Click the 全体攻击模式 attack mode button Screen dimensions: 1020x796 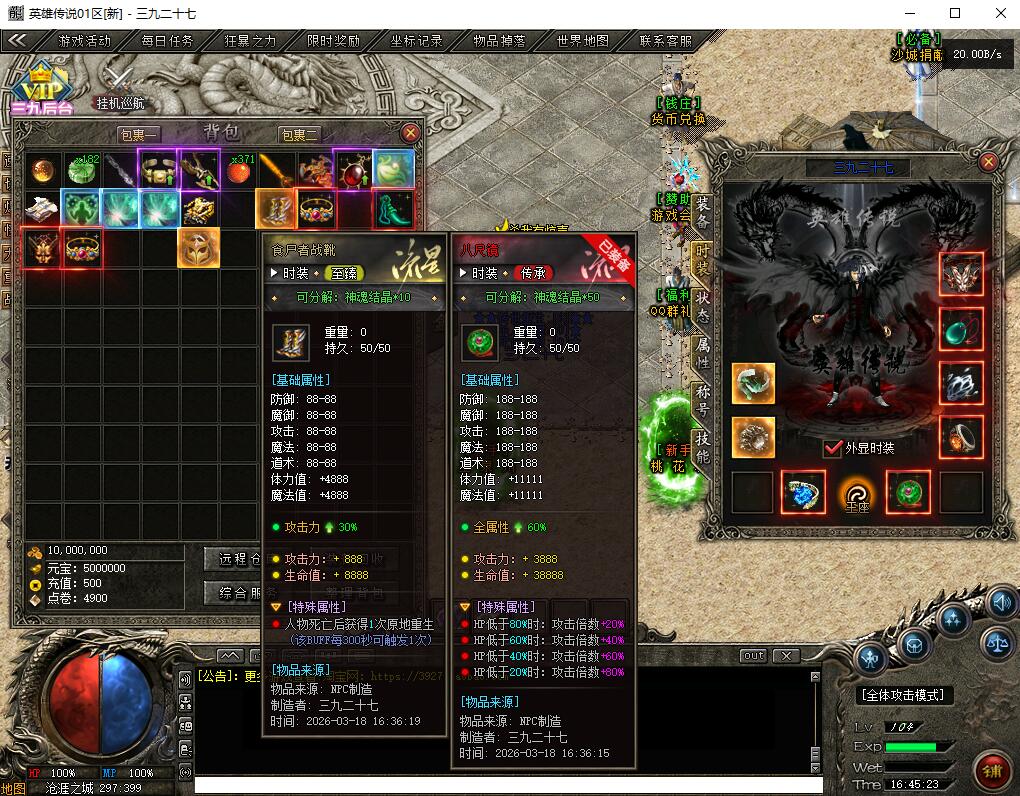(906, 695)
